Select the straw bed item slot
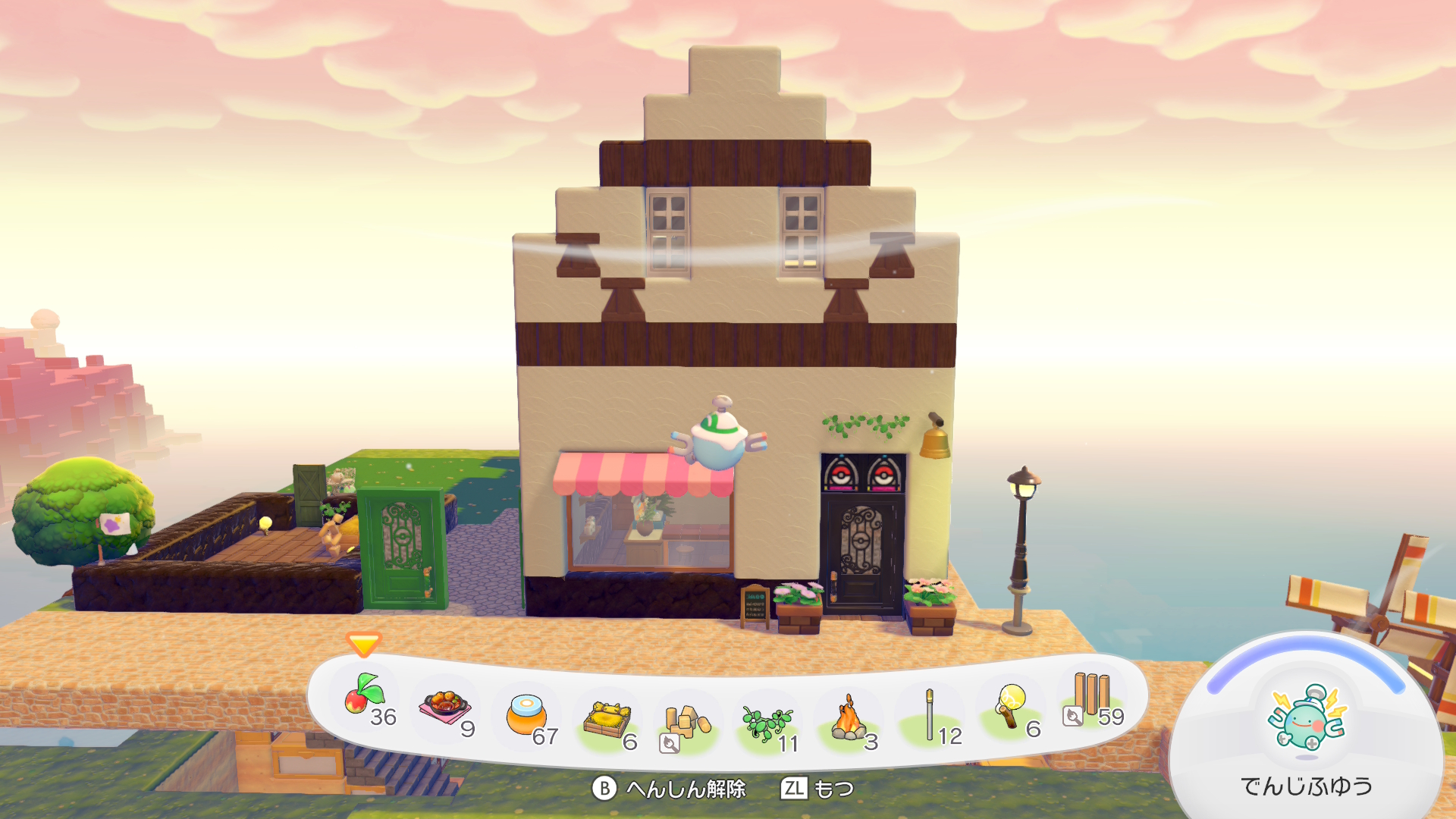Screen dimensions: 1456x819 point(607,720)
